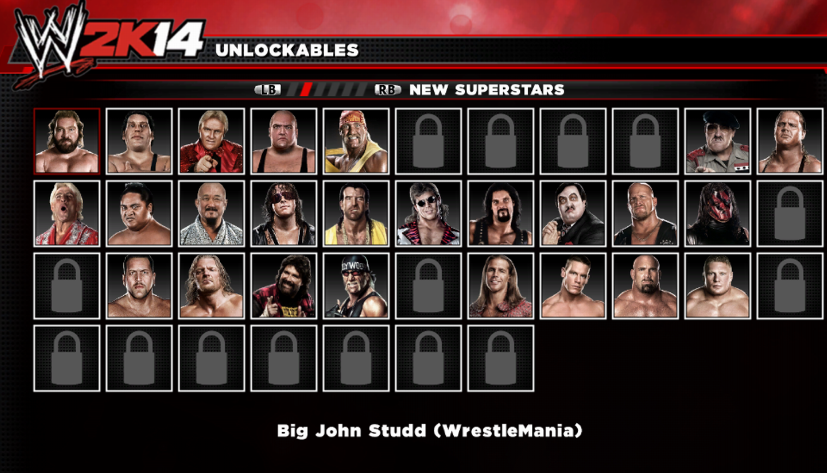Pick the Brock Lesnar portrait
827x473 pixels.
pyautogui.click(x=718, y=286)
